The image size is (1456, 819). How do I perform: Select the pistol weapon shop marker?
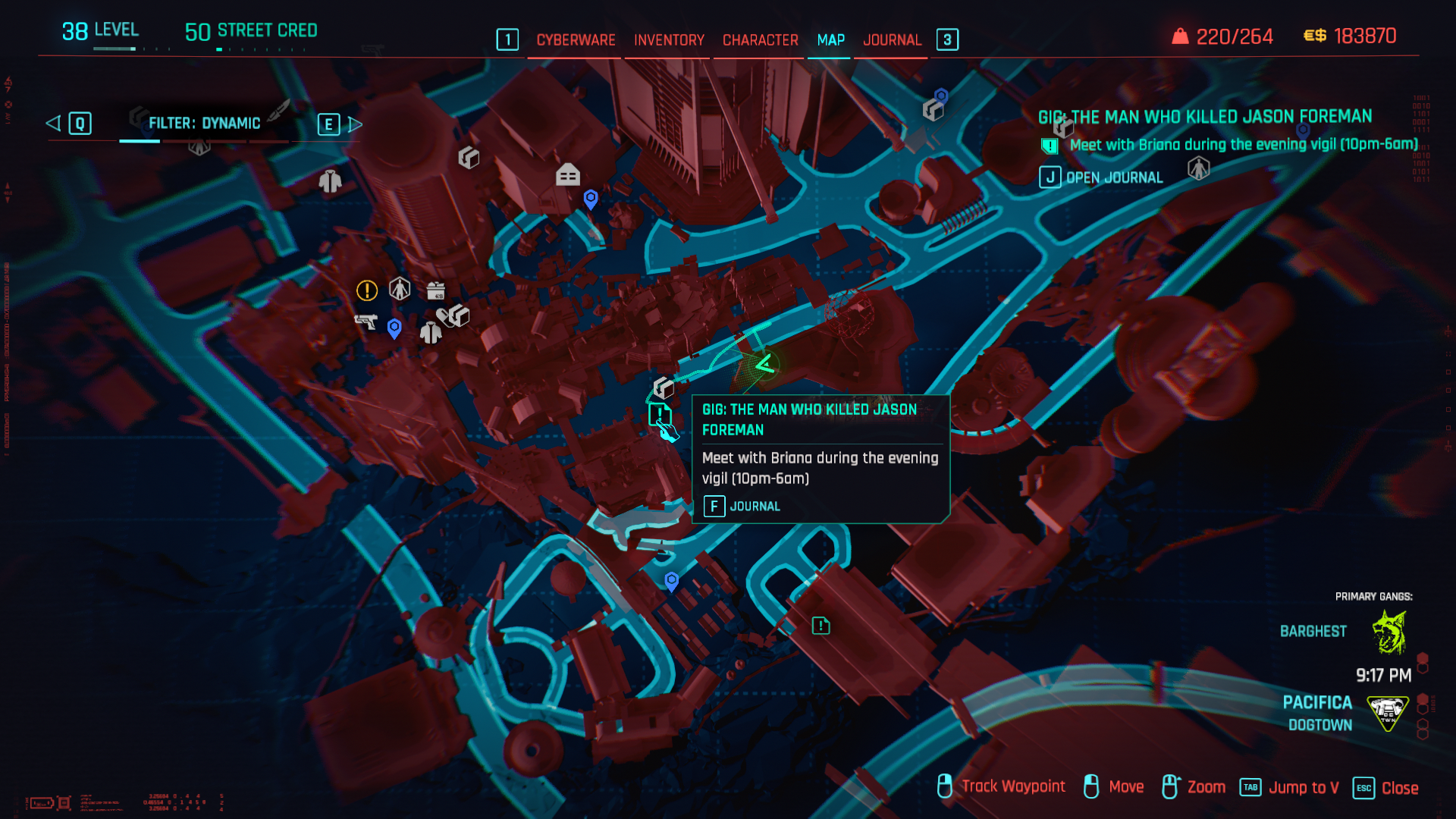tap(366, 322)
